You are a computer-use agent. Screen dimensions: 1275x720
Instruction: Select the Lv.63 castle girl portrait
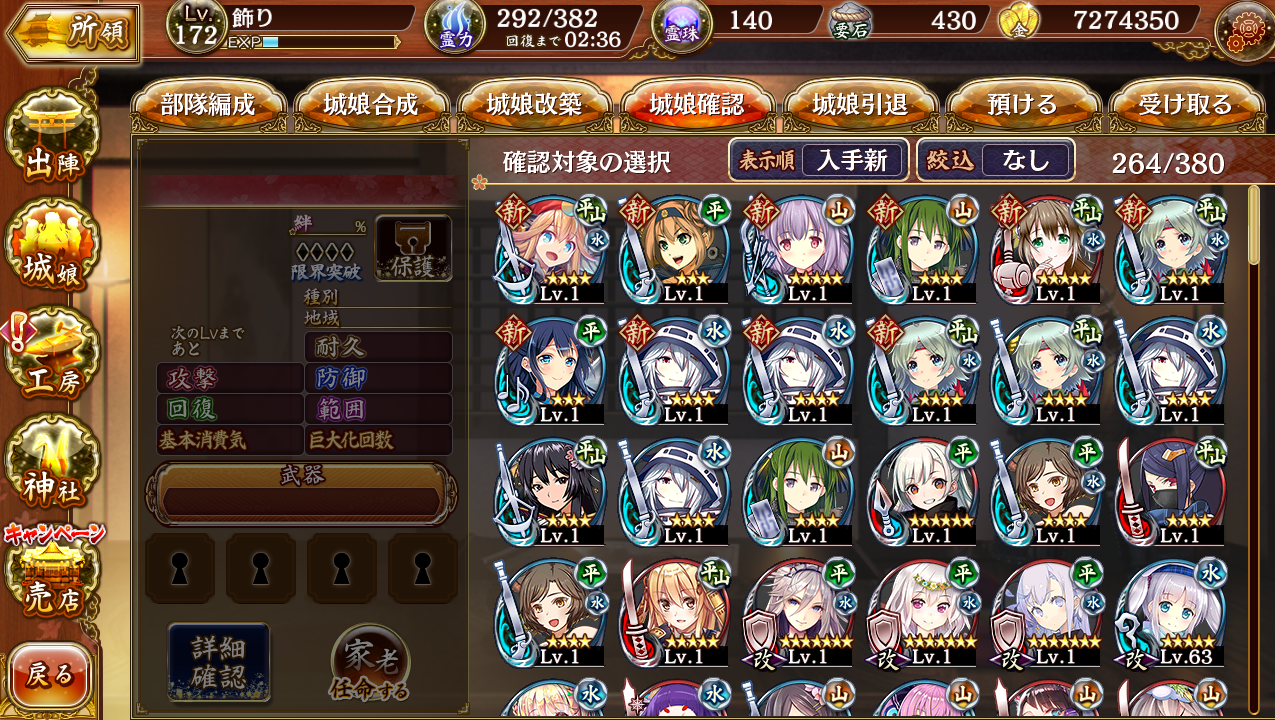[1170, 611]
